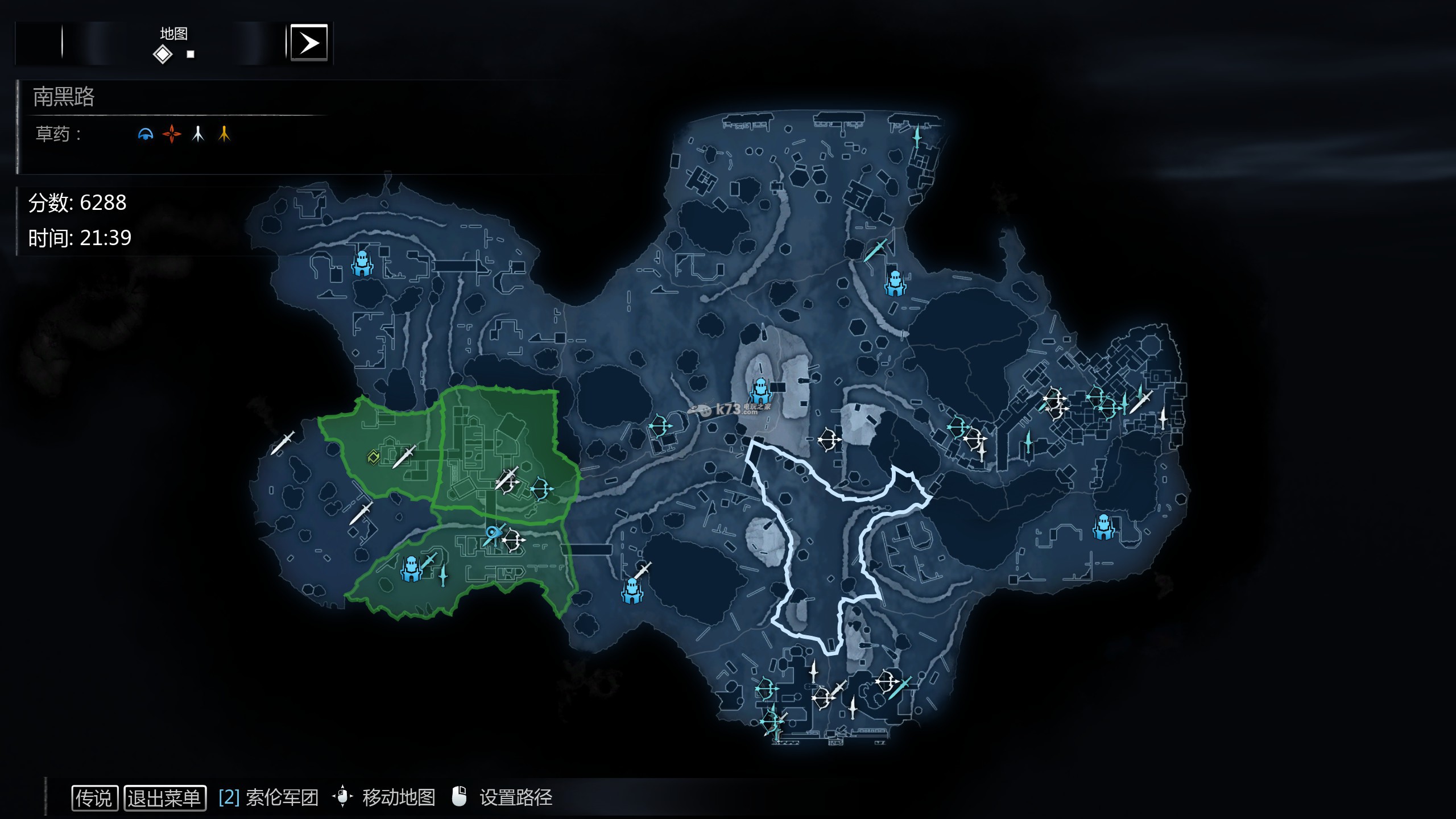Select the yellow mission marker in the green area

pyautogui.click(x=373, y=457)
